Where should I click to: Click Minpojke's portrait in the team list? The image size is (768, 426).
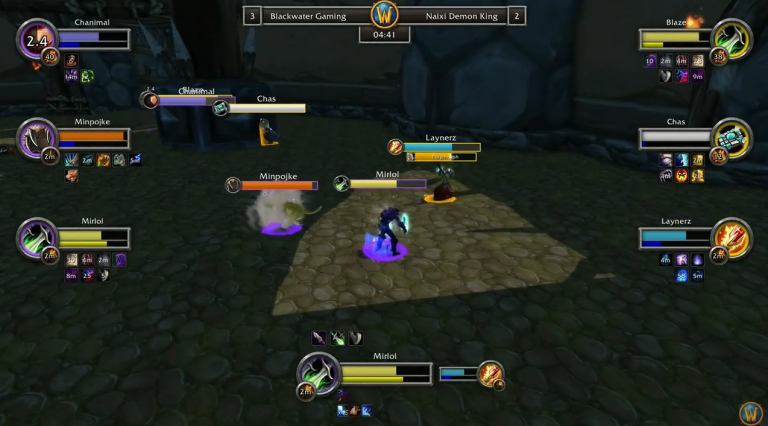click(x=37, y=138)
